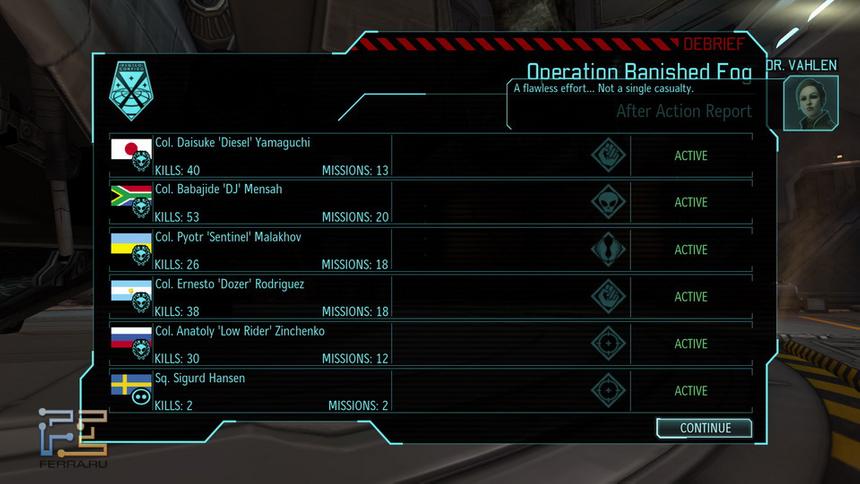Click the CONTINUE button
860x484 pixels.
(x=705, y=428)
